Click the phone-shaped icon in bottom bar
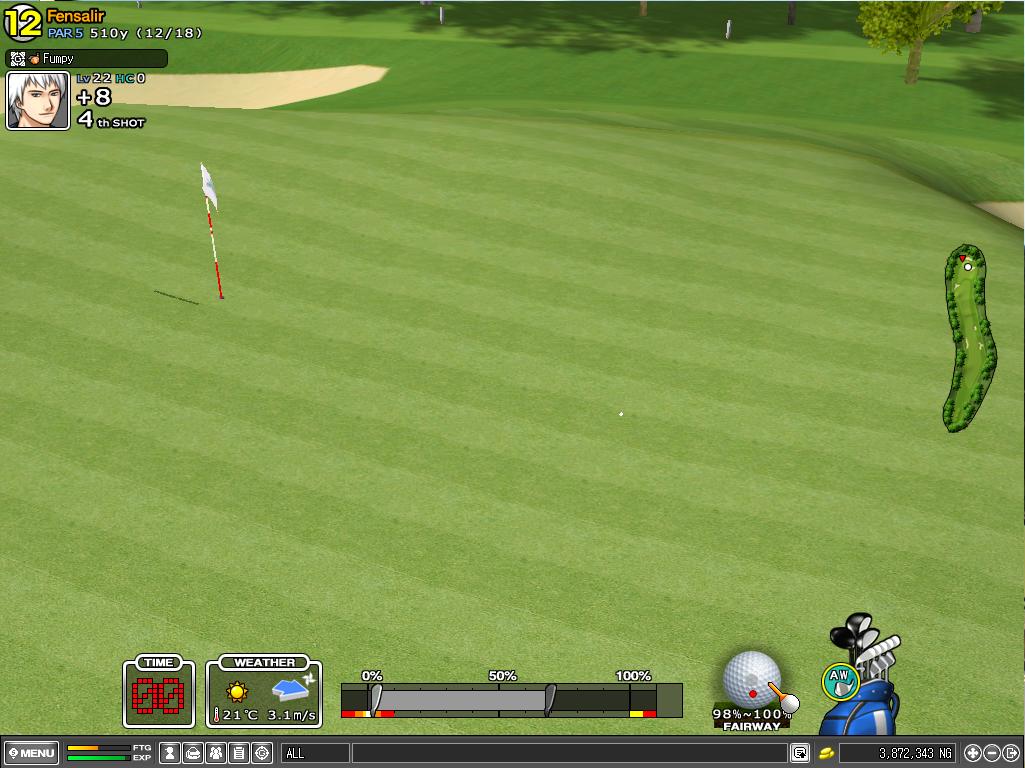 point(193,753)
